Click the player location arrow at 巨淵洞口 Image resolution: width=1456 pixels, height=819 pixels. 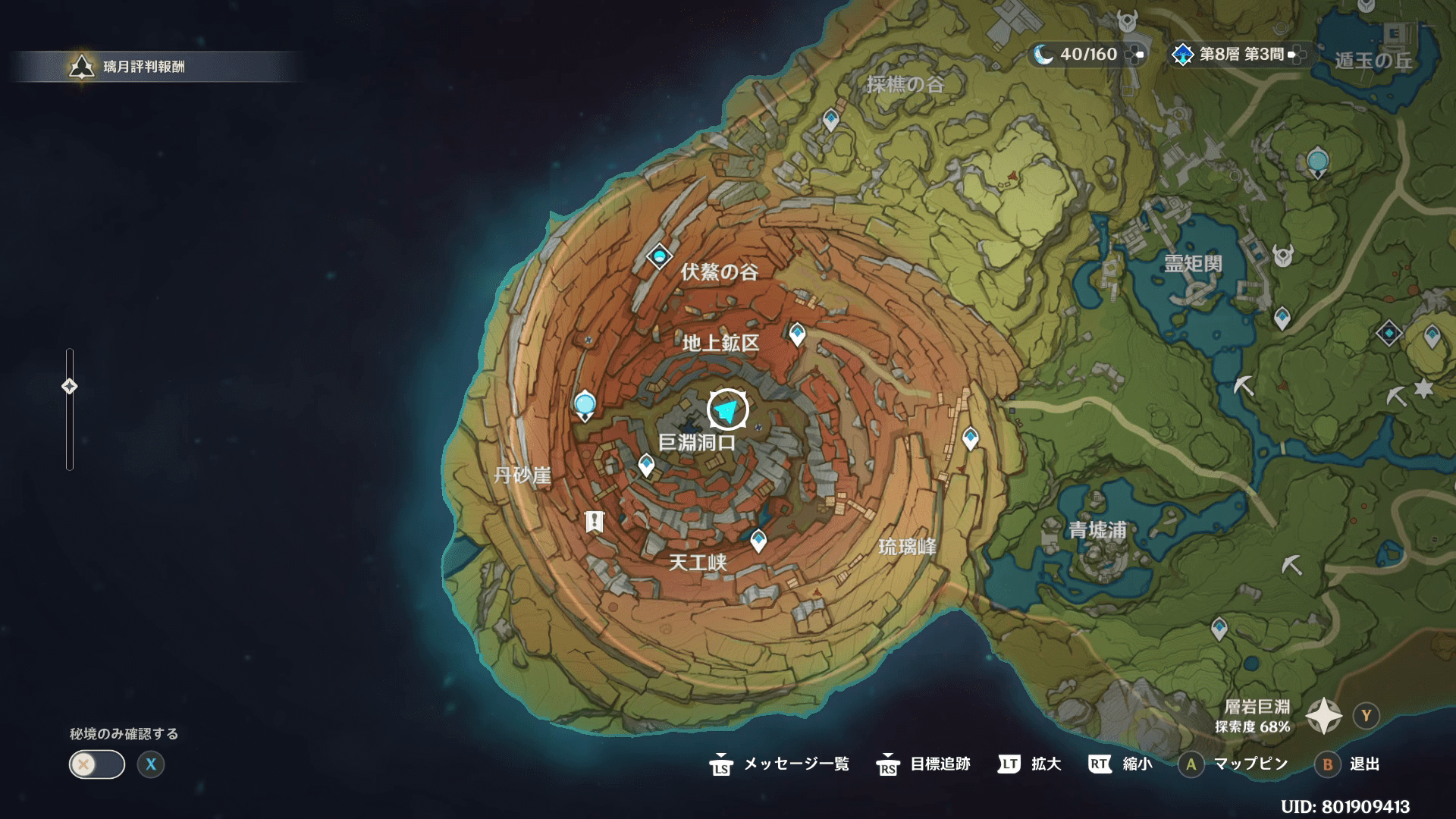[727, 410]
